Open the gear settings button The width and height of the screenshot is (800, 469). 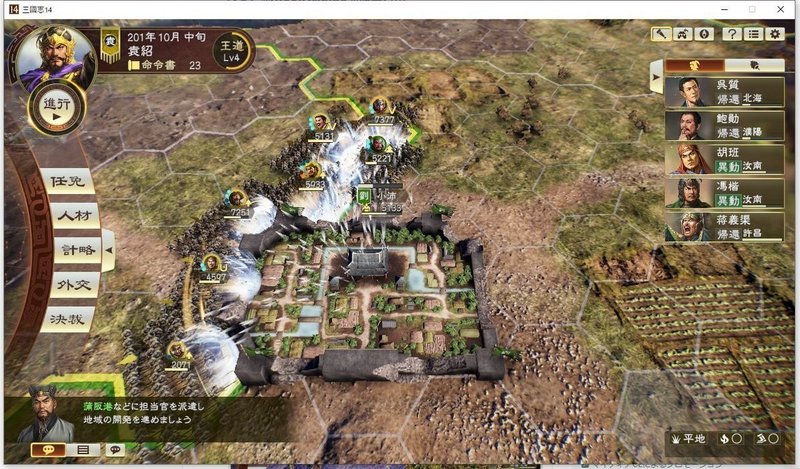(x=775, y=34)
